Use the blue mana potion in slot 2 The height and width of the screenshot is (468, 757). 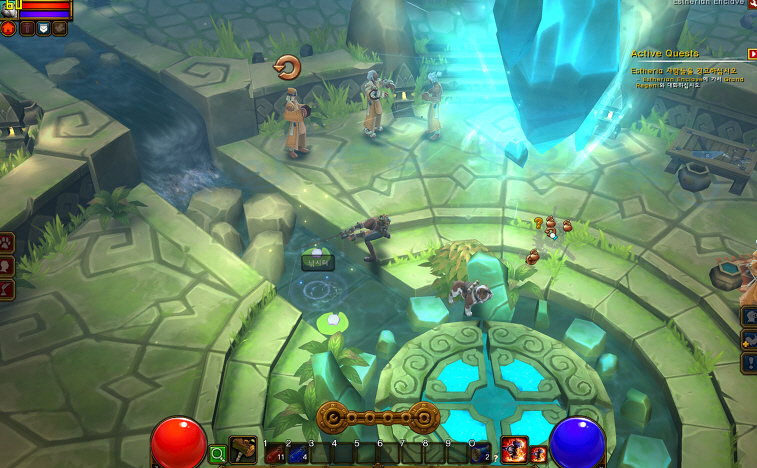296,454
